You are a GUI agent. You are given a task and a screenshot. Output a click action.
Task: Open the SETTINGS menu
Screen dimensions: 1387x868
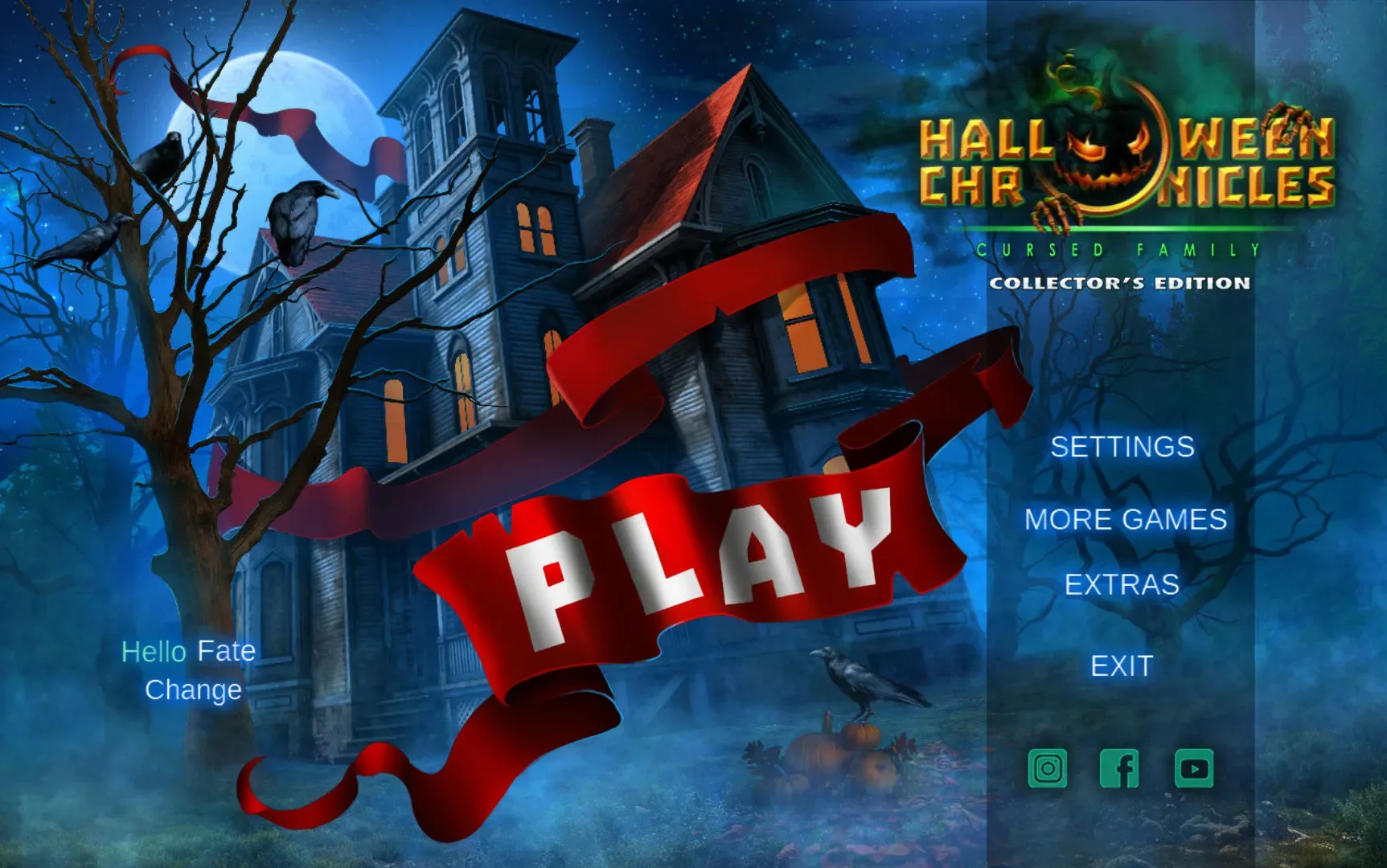tap(1122, 448)
